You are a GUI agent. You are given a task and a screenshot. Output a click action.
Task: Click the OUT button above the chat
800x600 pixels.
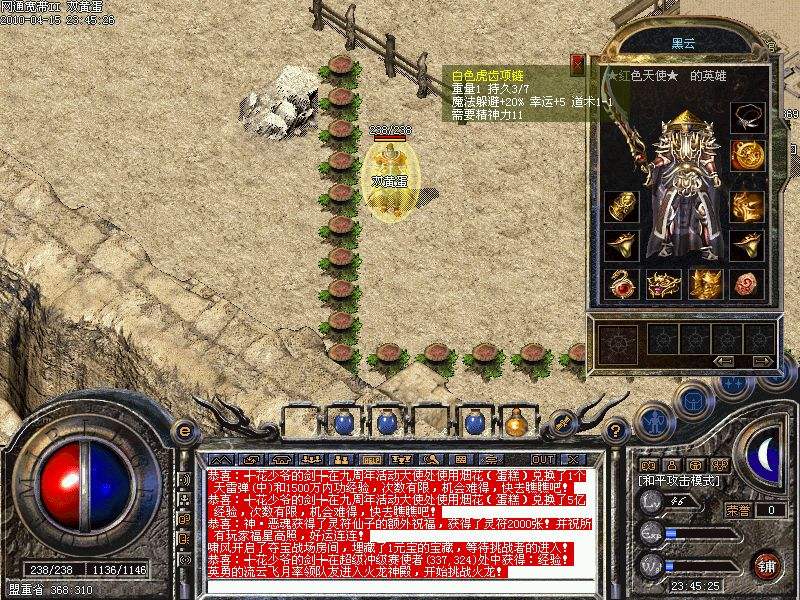tap(543, 459)
